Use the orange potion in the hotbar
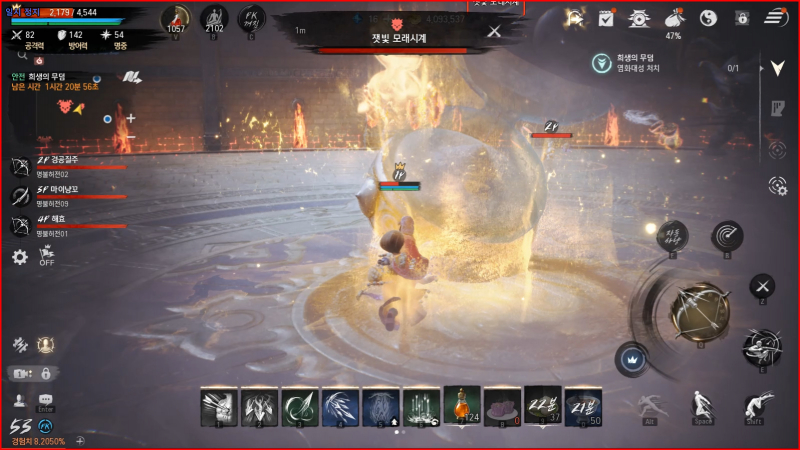This screenshot has width=800, height=450. point(461,406)
